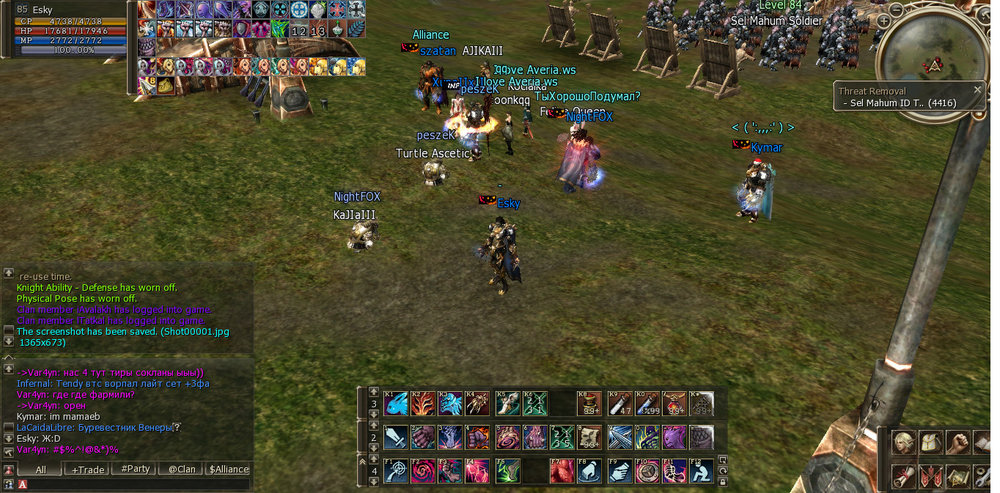Viewport: 1000px width, 493px height.
Task: Activate the purple beast skill icon
Action: coord(674,437)
